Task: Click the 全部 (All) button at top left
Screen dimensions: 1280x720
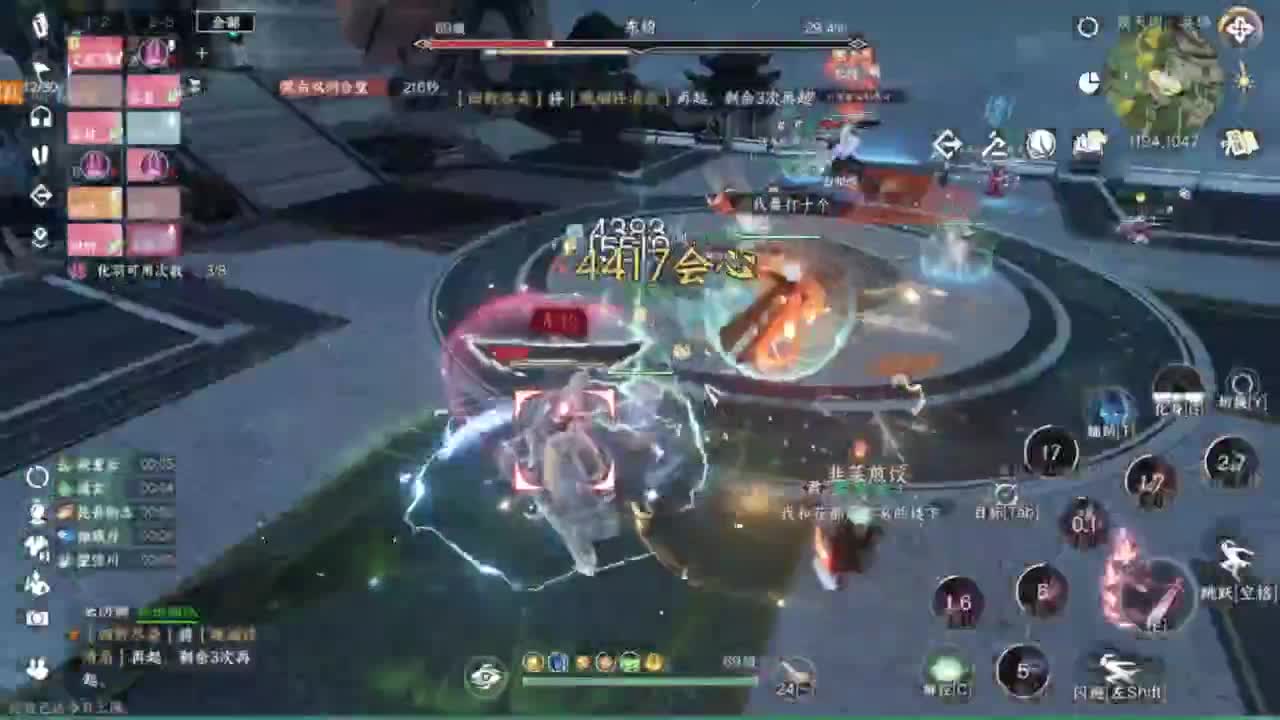Action: 226,22
